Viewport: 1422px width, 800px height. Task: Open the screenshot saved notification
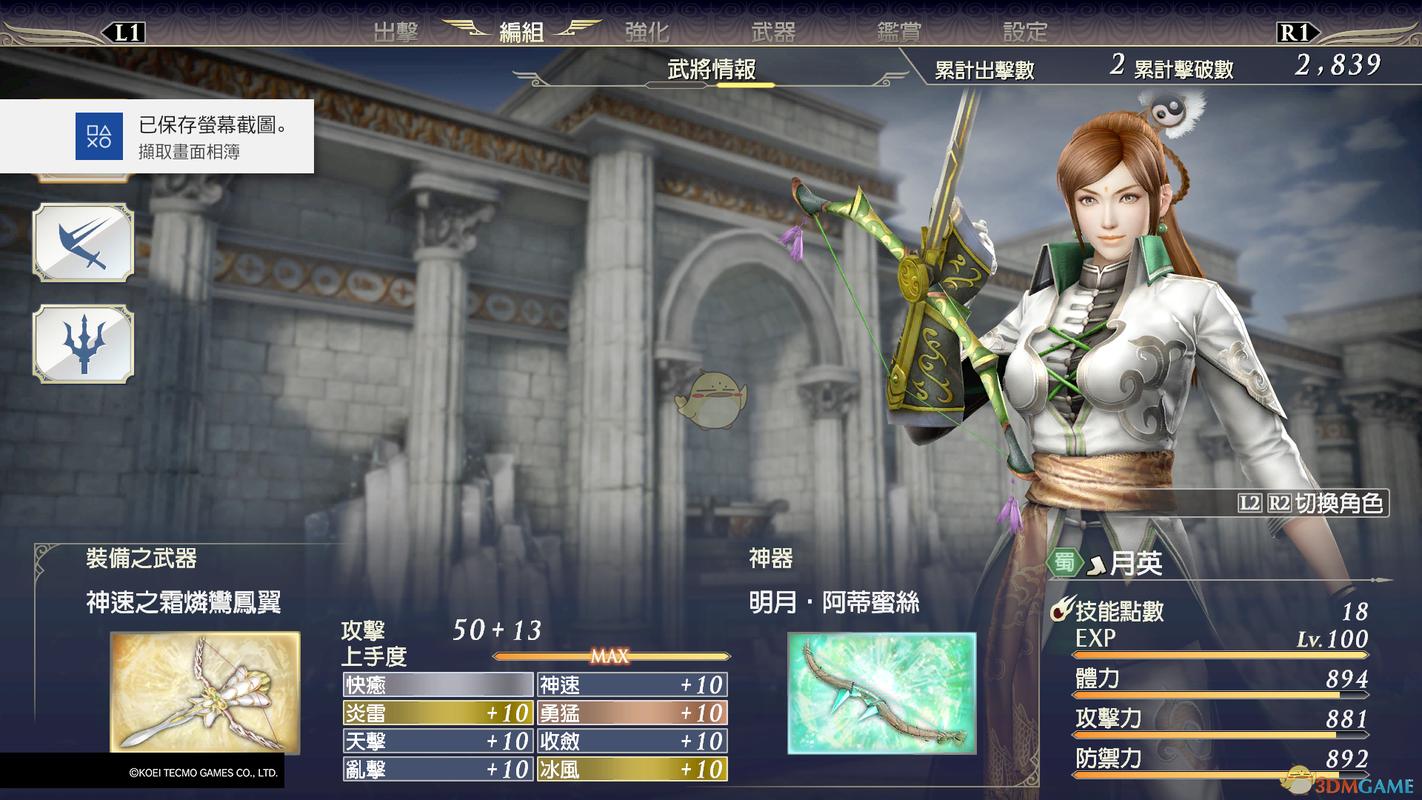pyautogui.click(x=157, y=137)
